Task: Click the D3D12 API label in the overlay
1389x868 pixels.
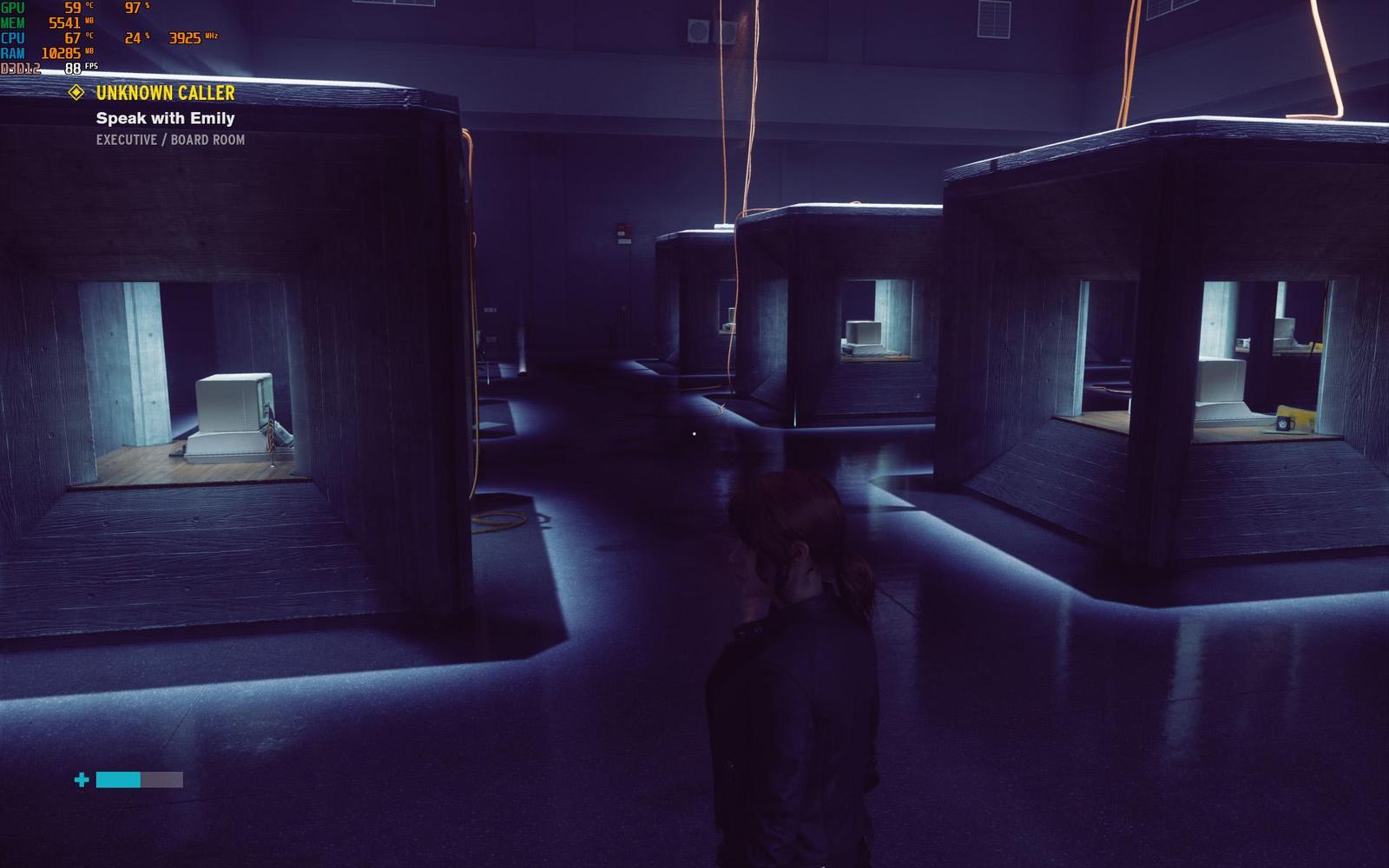Action: (23, 67)
